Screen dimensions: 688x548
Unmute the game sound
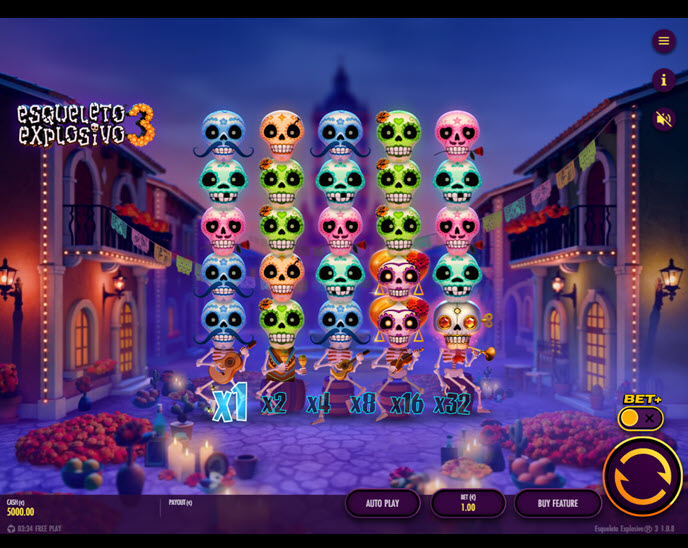[x=664, y=119]
